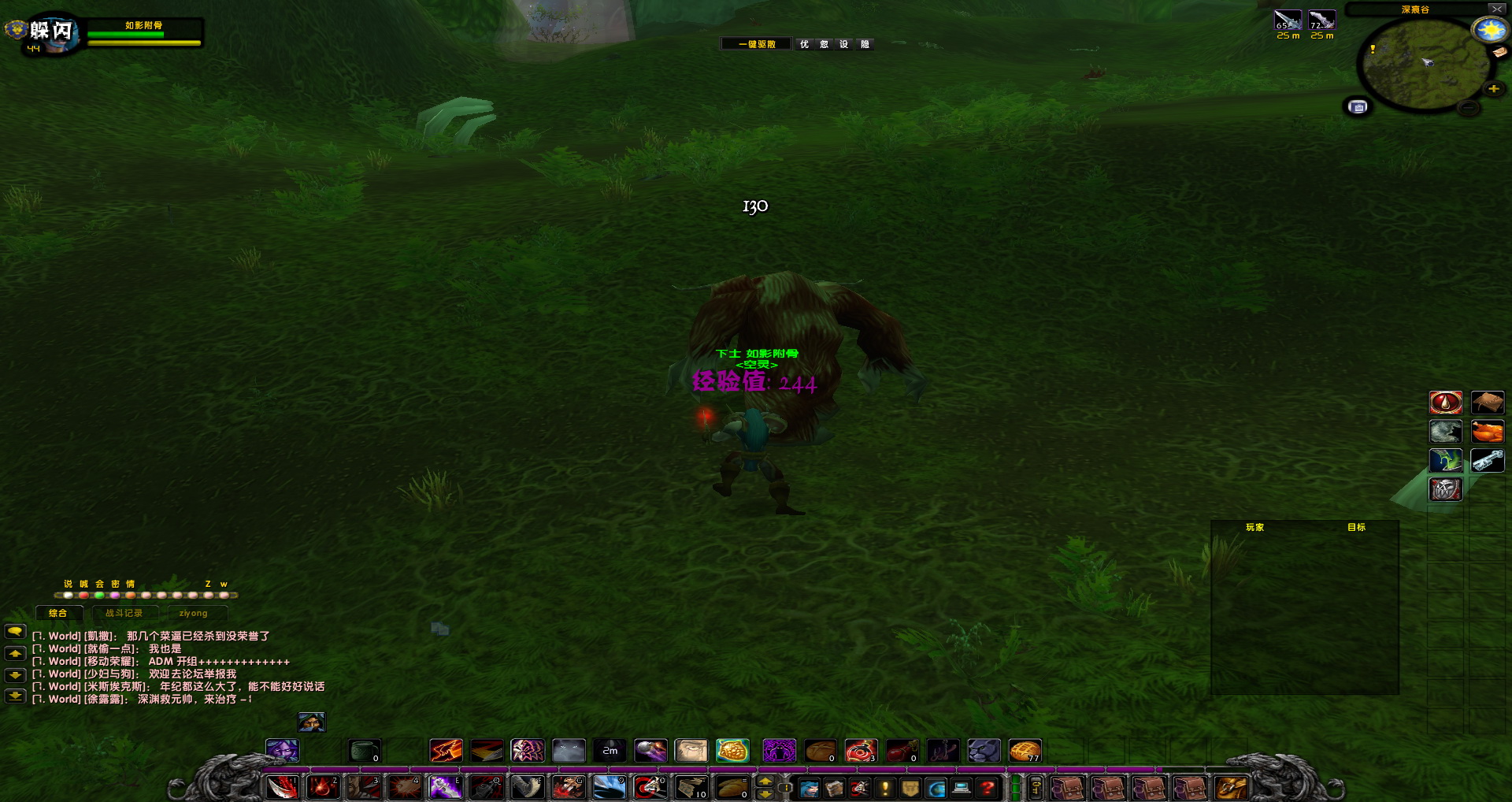Toggle the 说 chat channel button
Image resolution: width=1512 pixels, height=802 pixels.
point(67,584)
